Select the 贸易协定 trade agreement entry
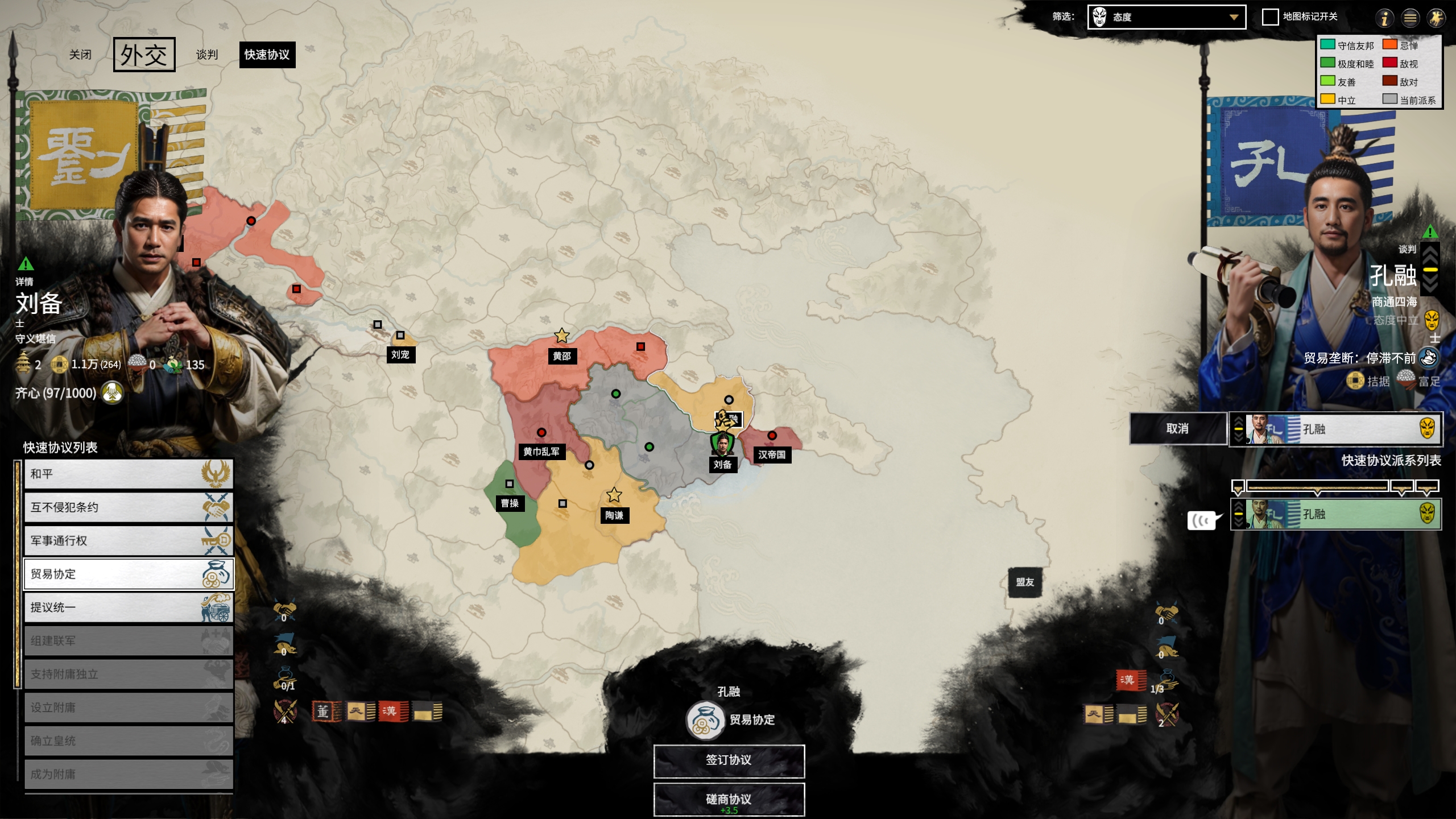The height and width of the screenshot is (819, 1456). (x=129, y=574)
